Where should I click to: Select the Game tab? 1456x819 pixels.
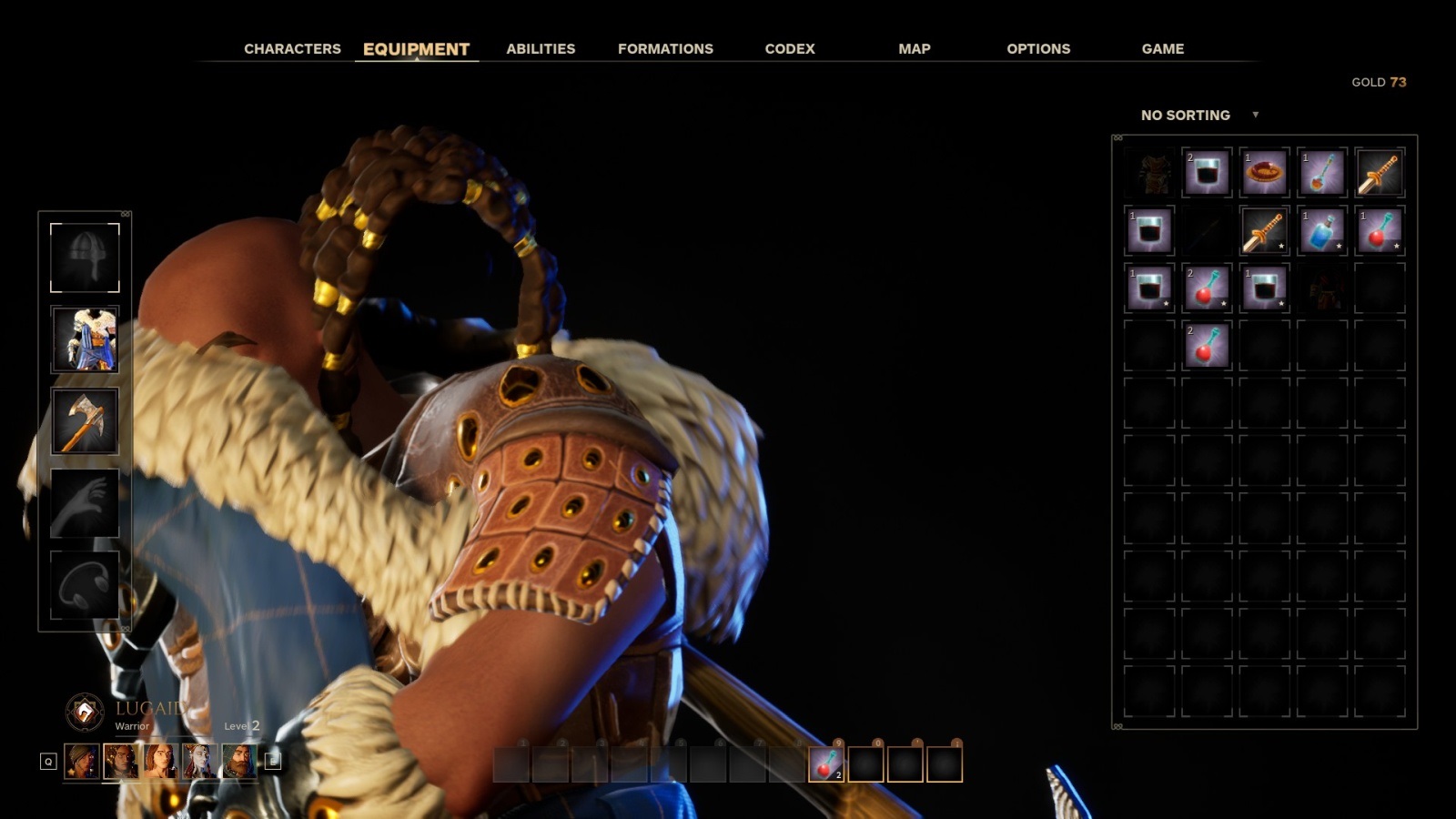point(1162,49)
